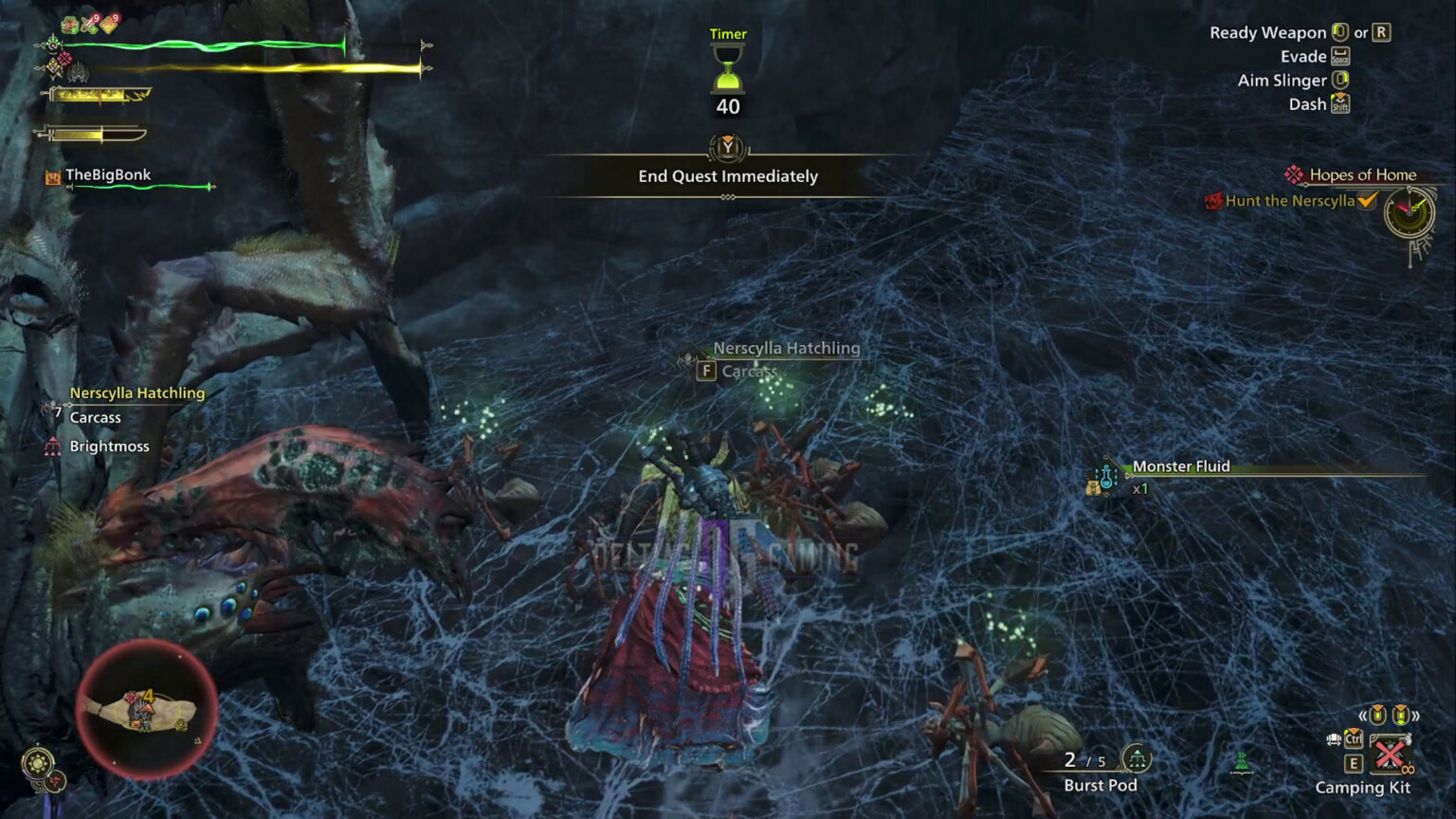This screenshot has width=1456, height=819.
Task: Click the Timer hourglass icon
Action: point(726,71)
